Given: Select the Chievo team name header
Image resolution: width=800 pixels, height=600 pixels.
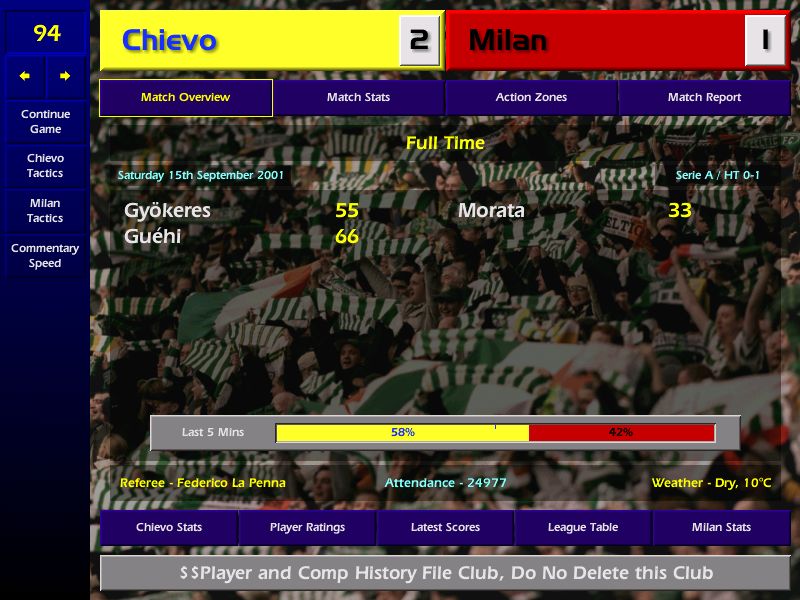Looking at the screenshot, I should pos(169,41).
